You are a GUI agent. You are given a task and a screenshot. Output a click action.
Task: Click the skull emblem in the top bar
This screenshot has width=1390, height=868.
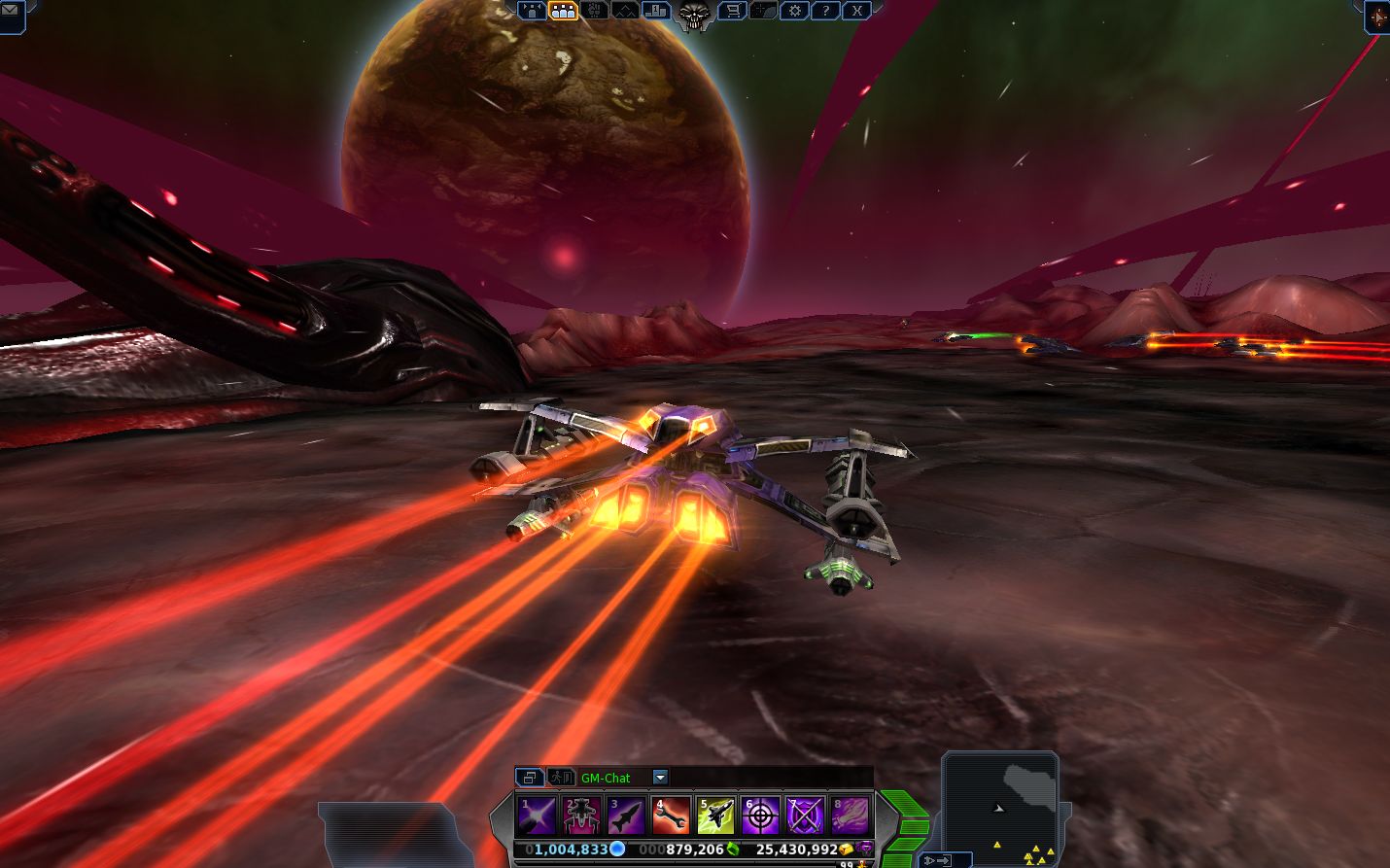point(693,14)
